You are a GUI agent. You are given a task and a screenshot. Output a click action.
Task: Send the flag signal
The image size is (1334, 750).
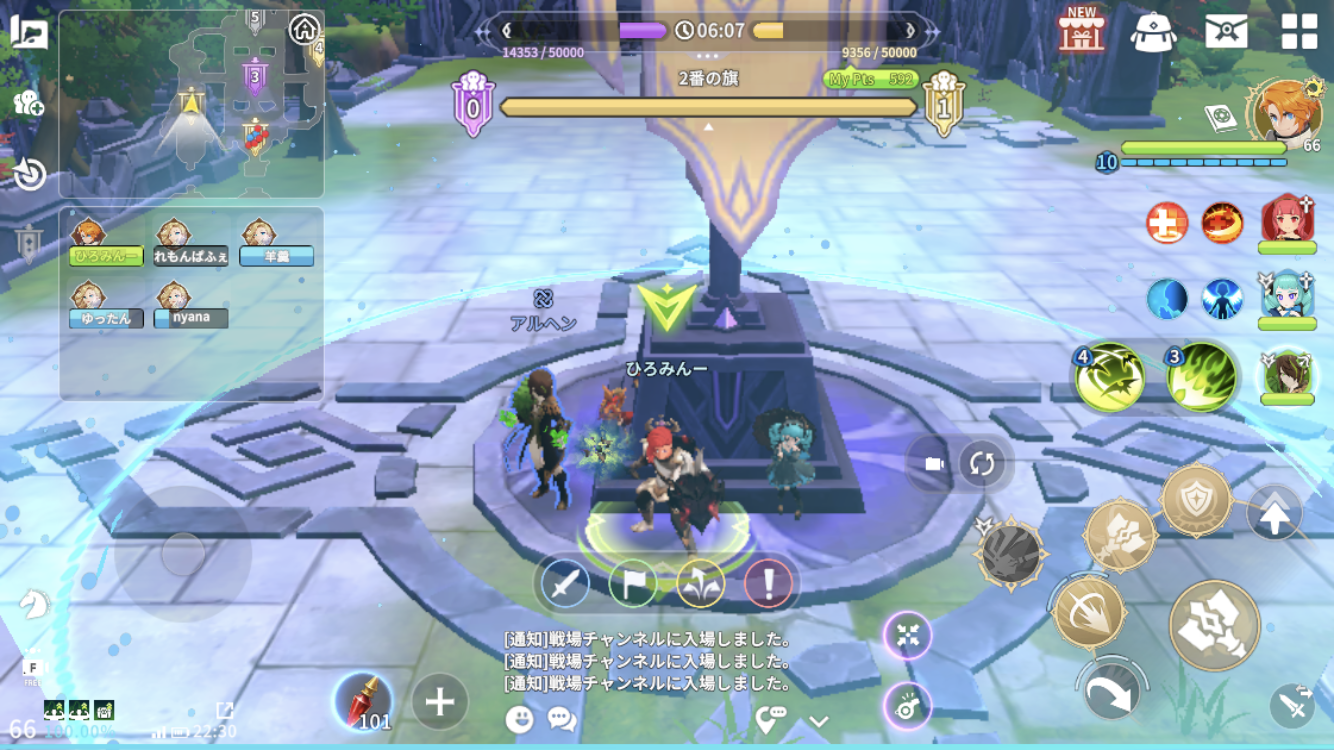[x=633, y=583]
